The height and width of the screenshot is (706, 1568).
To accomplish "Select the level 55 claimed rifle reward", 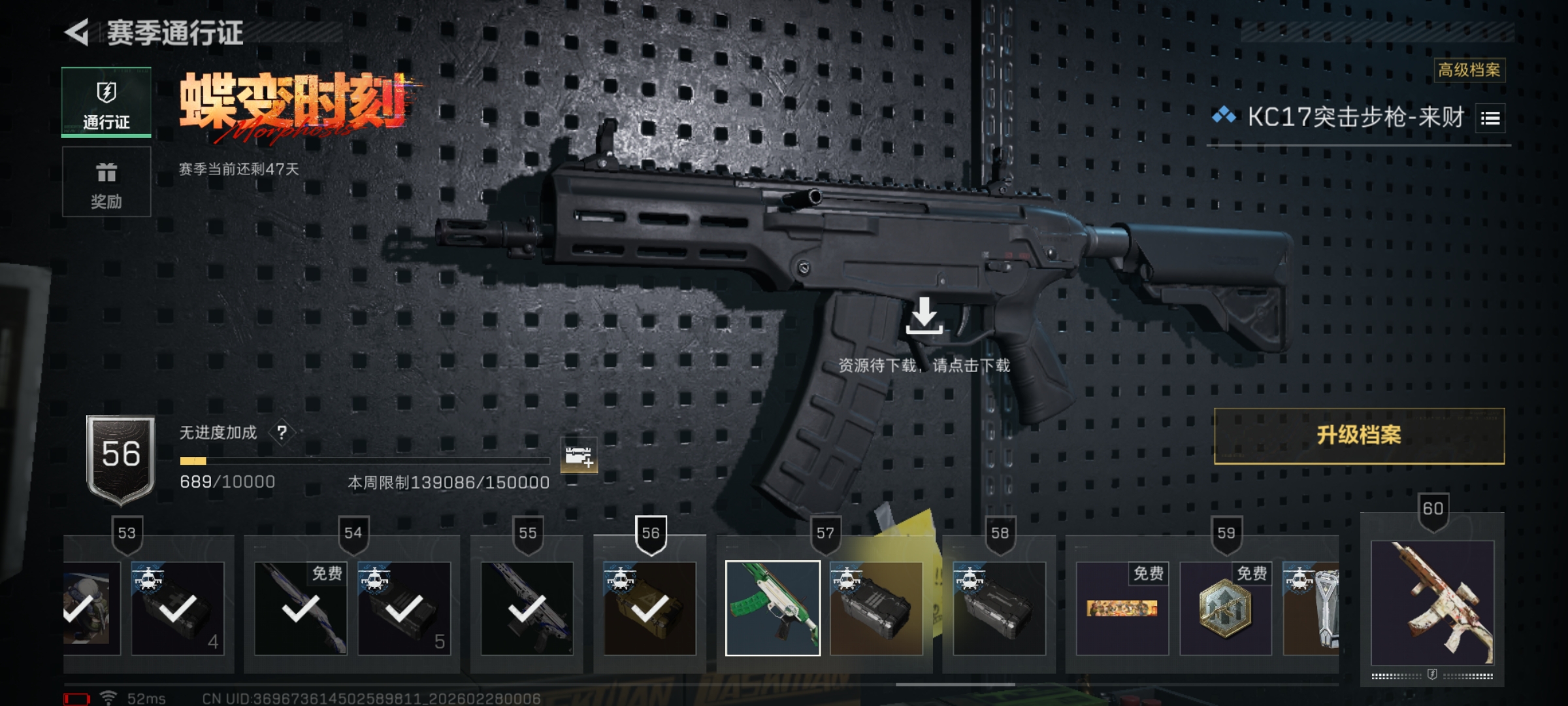I will pyautogui.click(x=527, y=608).
